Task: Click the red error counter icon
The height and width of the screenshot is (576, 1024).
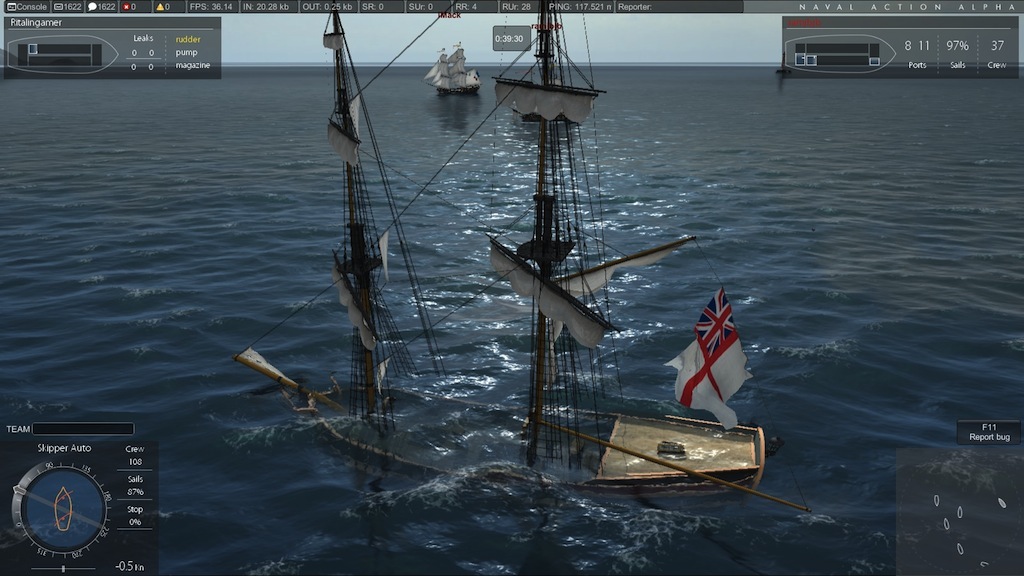Action: point(127,7)
